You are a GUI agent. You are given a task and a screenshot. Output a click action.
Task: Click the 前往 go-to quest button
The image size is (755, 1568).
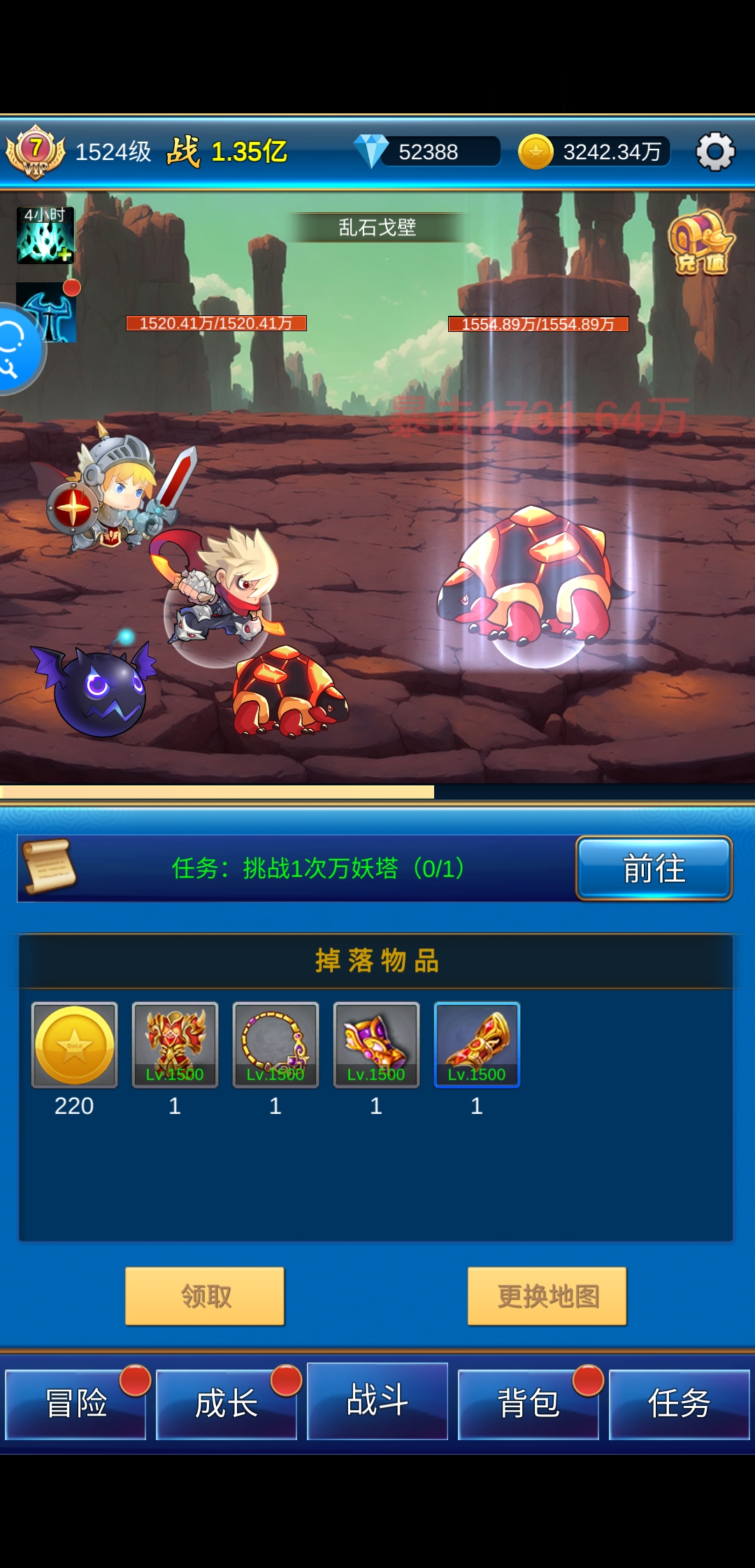(x=654, y=869)
